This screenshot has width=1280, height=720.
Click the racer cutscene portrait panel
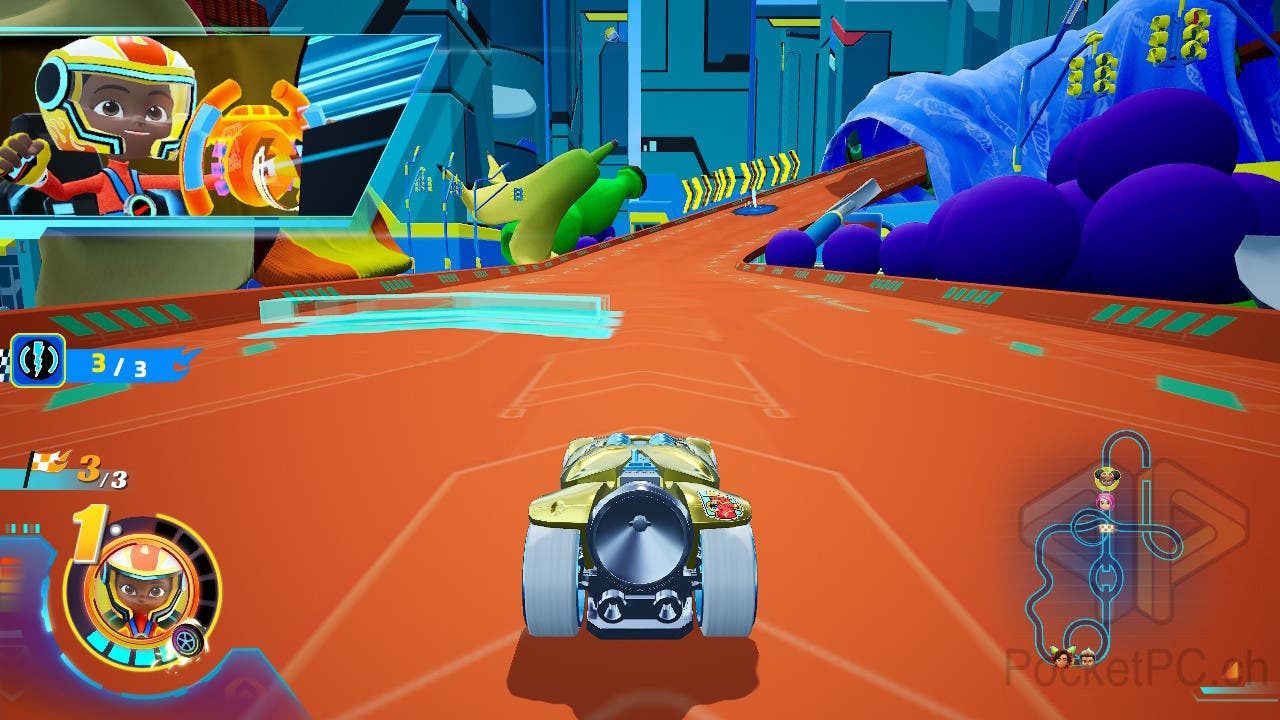(x=200, y=127)
